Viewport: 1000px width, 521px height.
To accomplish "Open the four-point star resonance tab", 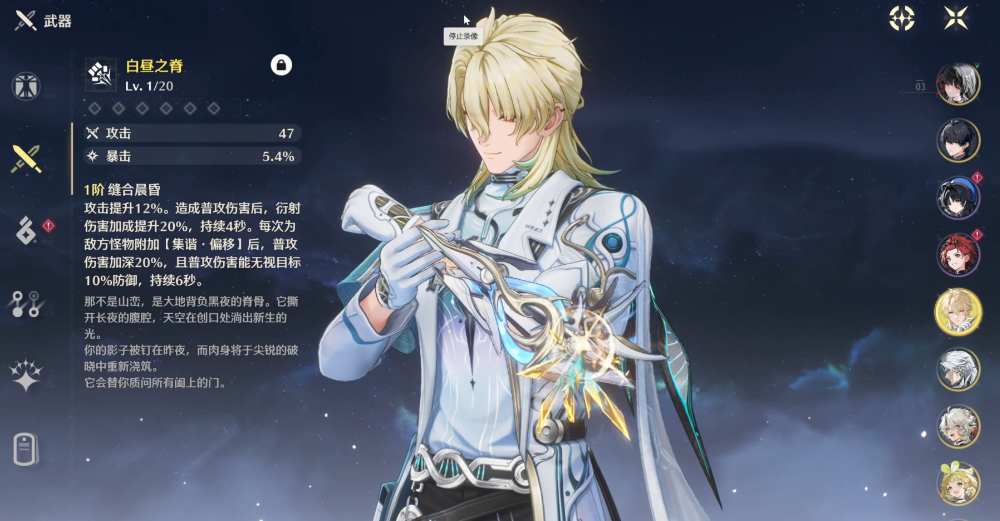I will [x=27, y=376].
